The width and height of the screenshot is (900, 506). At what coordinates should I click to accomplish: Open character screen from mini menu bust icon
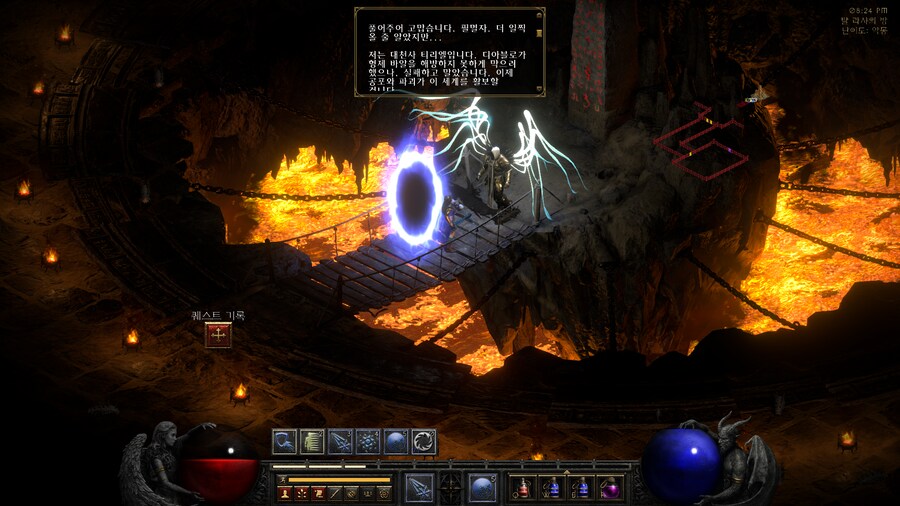click(285, 493)
